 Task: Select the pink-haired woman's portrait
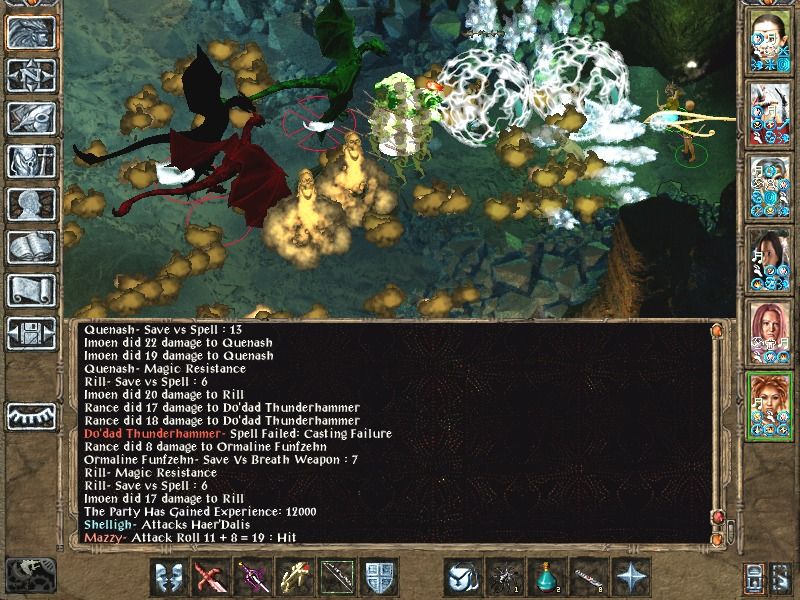(770, 332)
